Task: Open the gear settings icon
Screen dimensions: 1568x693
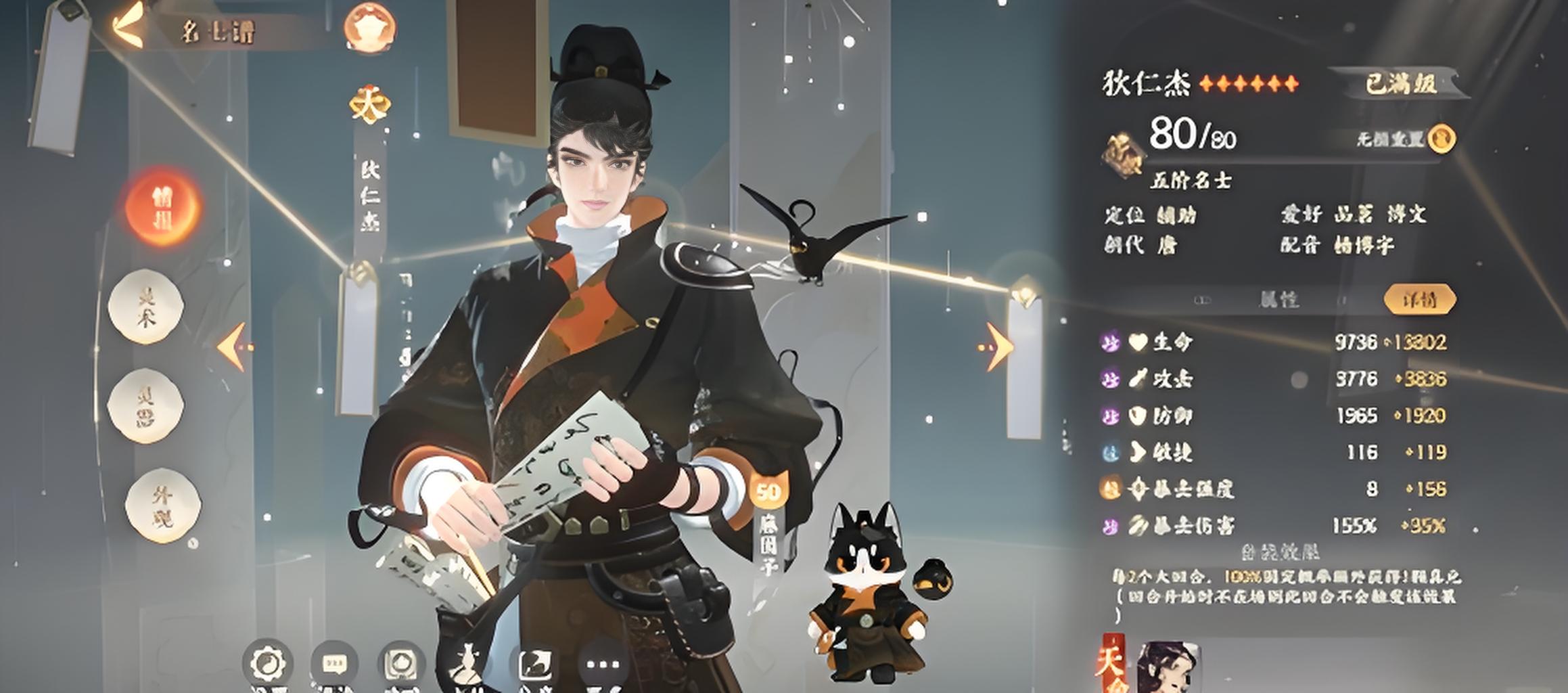Action: click(269, 663)
